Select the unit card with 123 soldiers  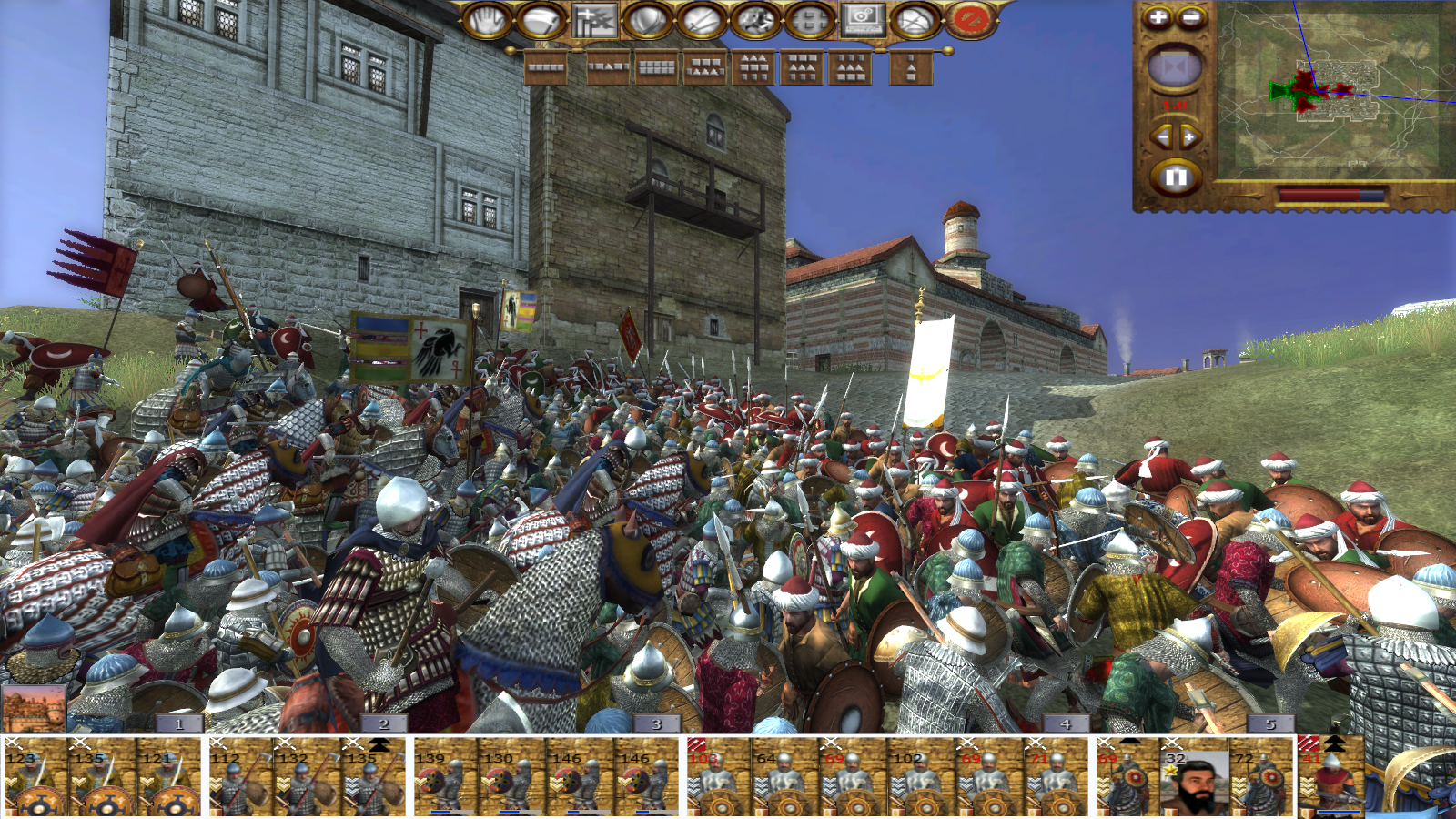35,778
